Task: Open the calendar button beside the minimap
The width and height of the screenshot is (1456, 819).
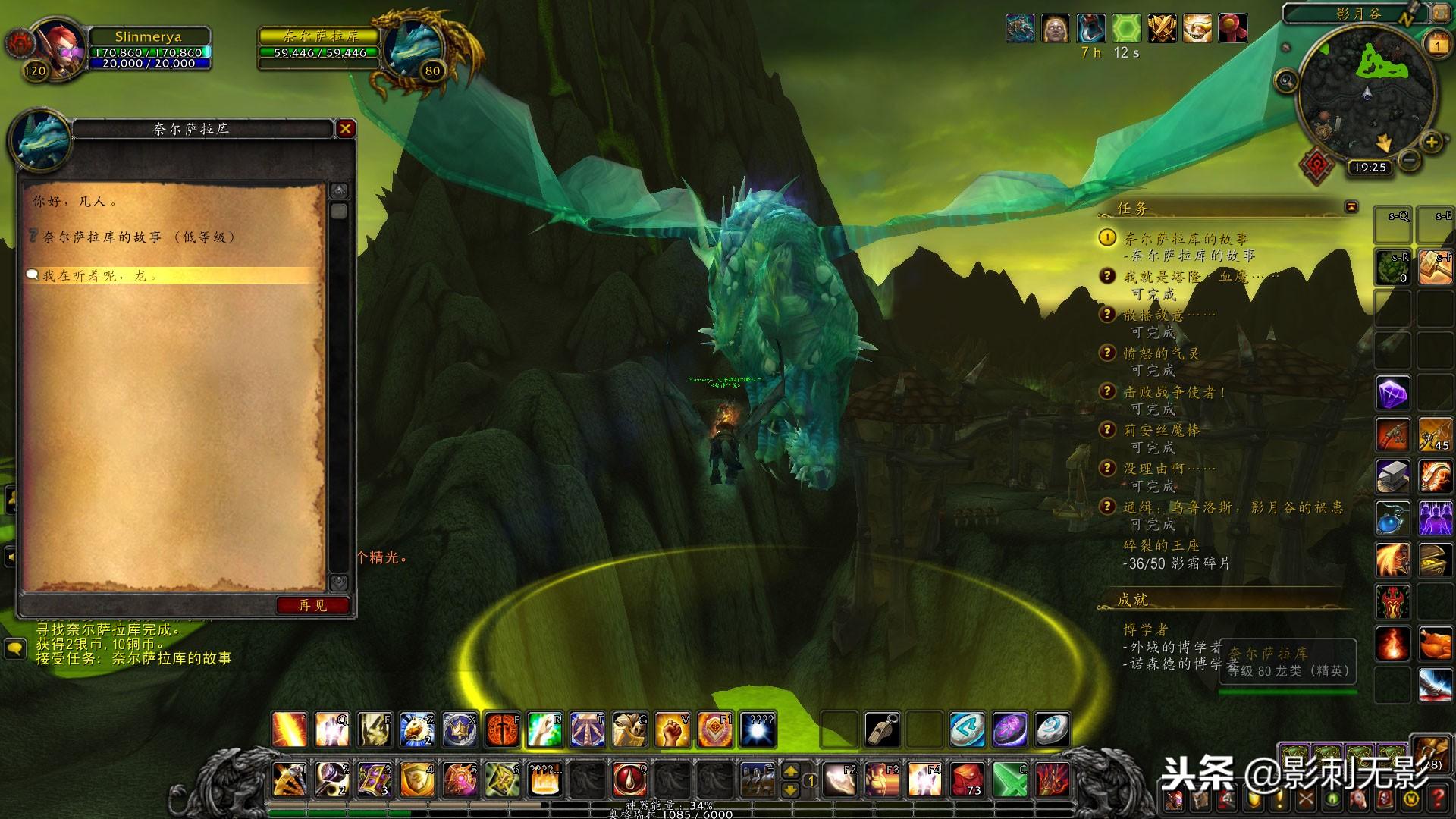Action: pyautogui.click(x=1438, y=45)
